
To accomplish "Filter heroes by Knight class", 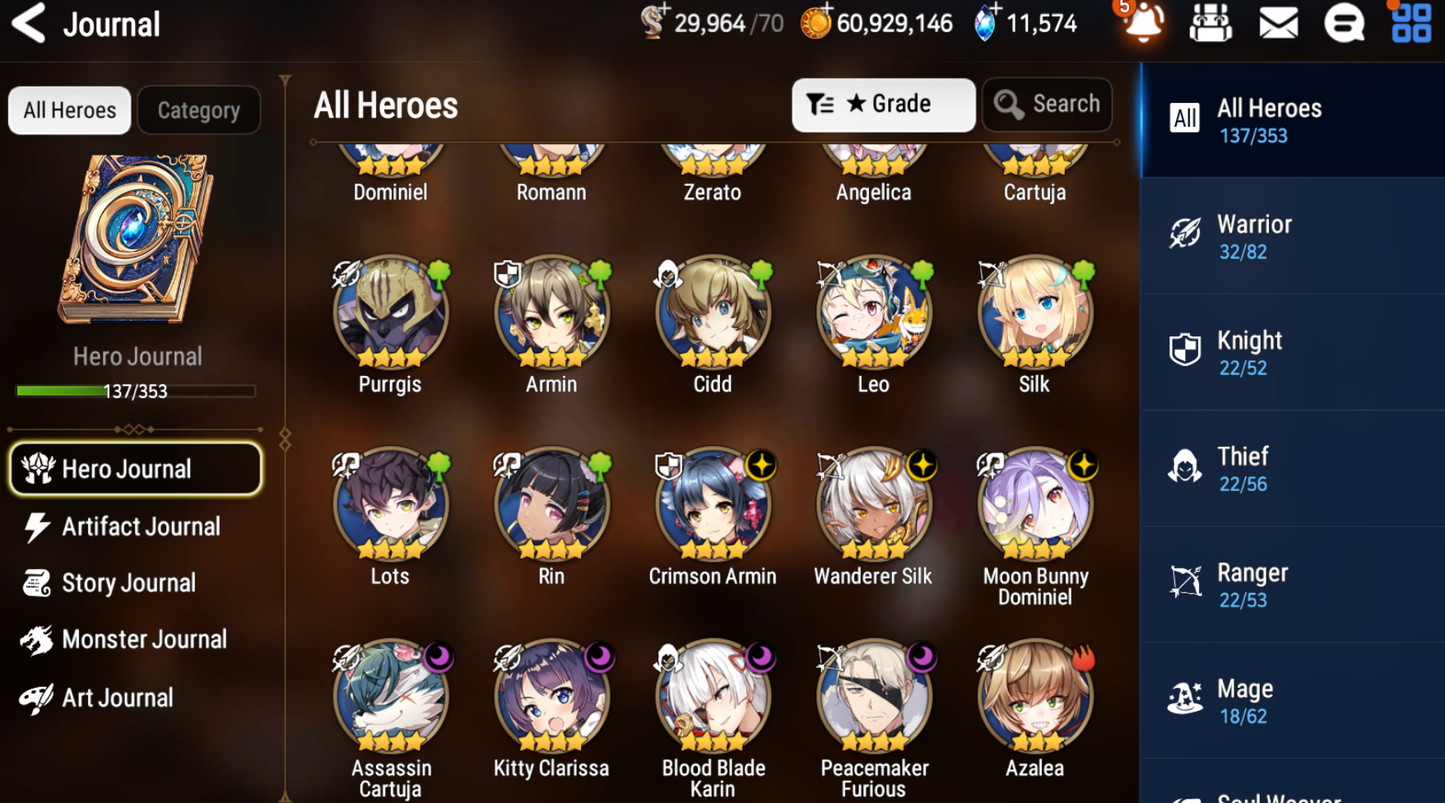I will click(1290, 353).
